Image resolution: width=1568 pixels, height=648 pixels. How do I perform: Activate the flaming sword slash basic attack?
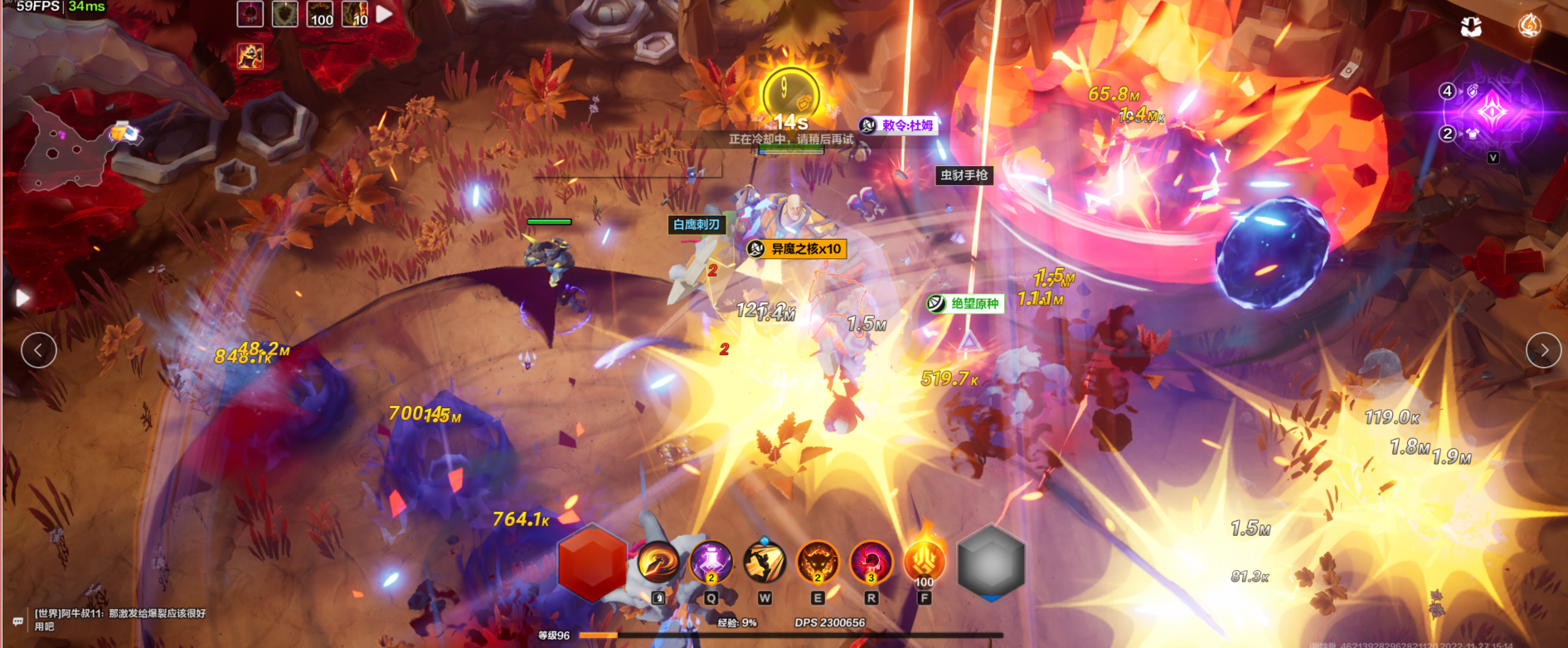[658, 563]
